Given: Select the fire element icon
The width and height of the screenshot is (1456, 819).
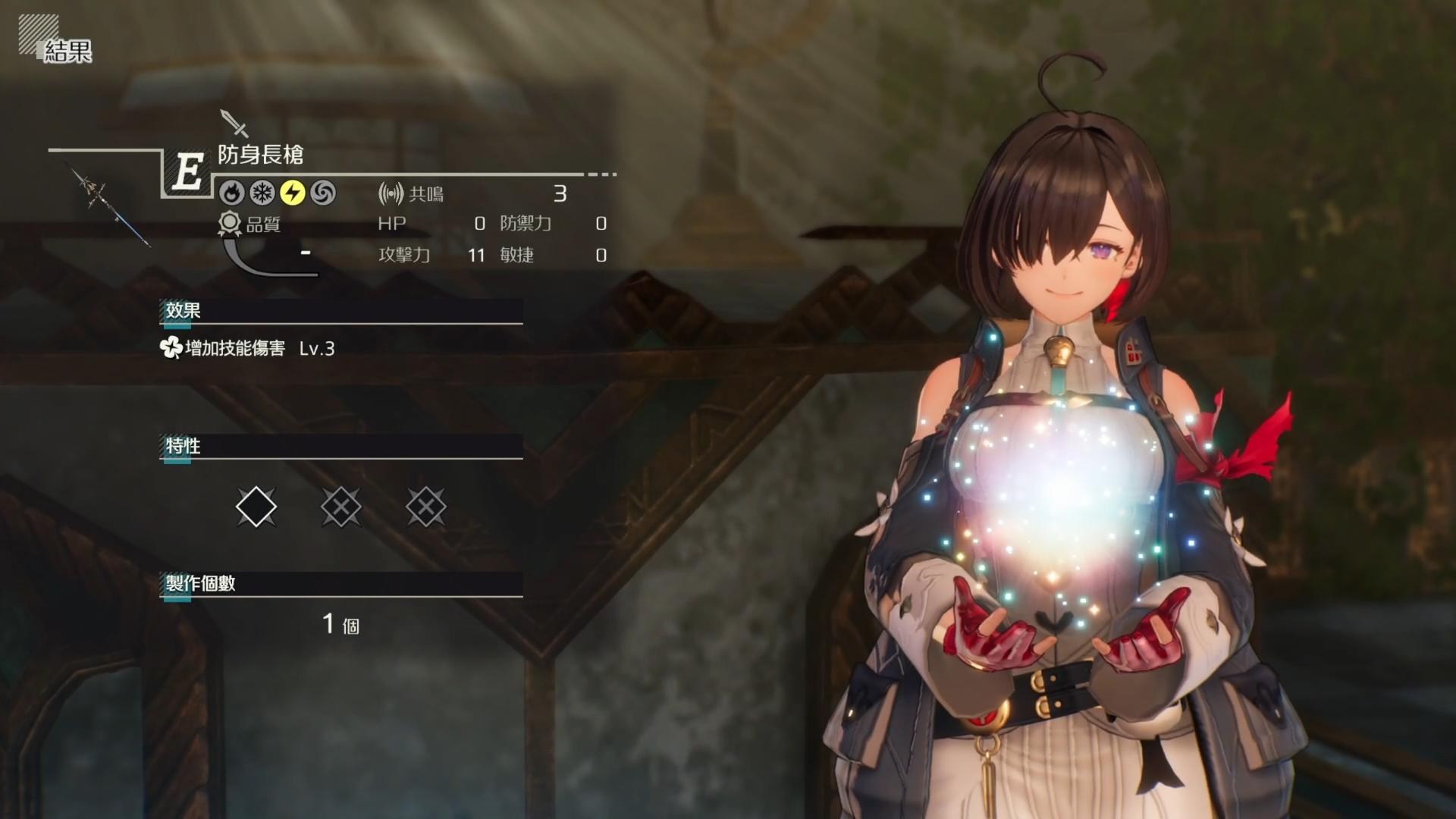Looking at the screenshot, I should pyautogui.click(x=232, y=193).
